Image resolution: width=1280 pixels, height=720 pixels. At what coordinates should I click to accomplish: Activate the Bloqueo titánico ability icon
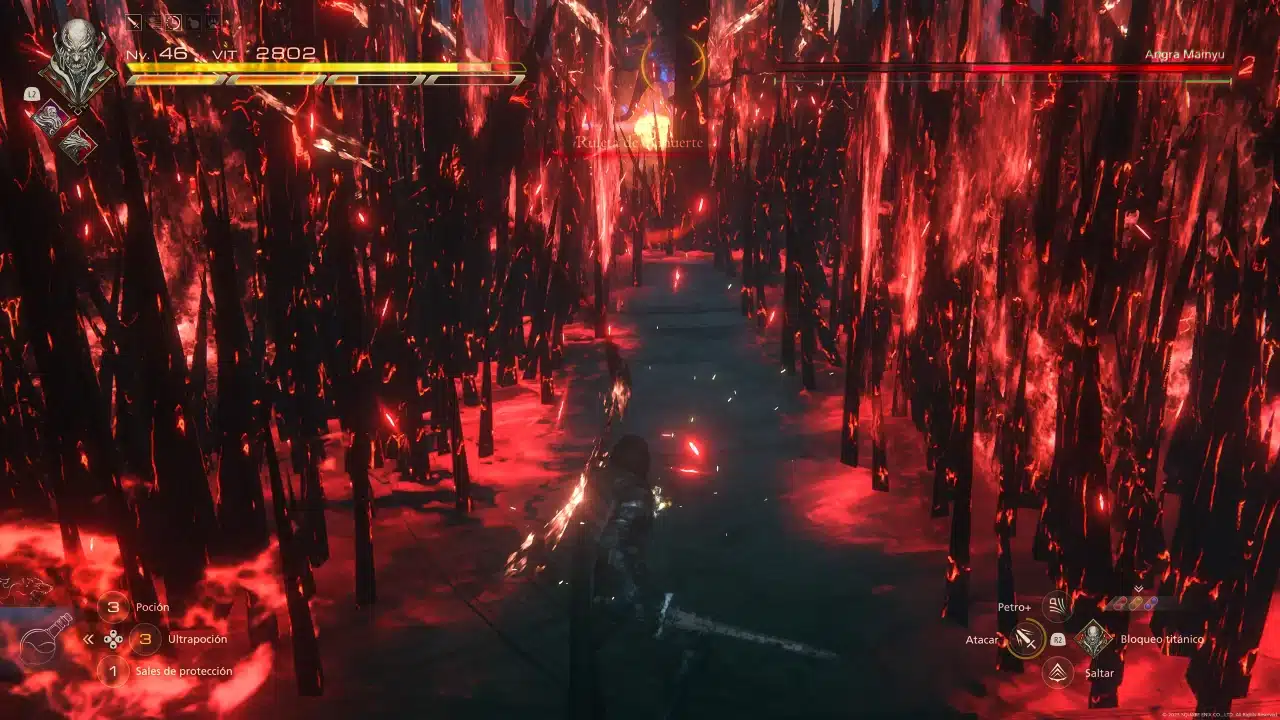(x=1094, y=638)
